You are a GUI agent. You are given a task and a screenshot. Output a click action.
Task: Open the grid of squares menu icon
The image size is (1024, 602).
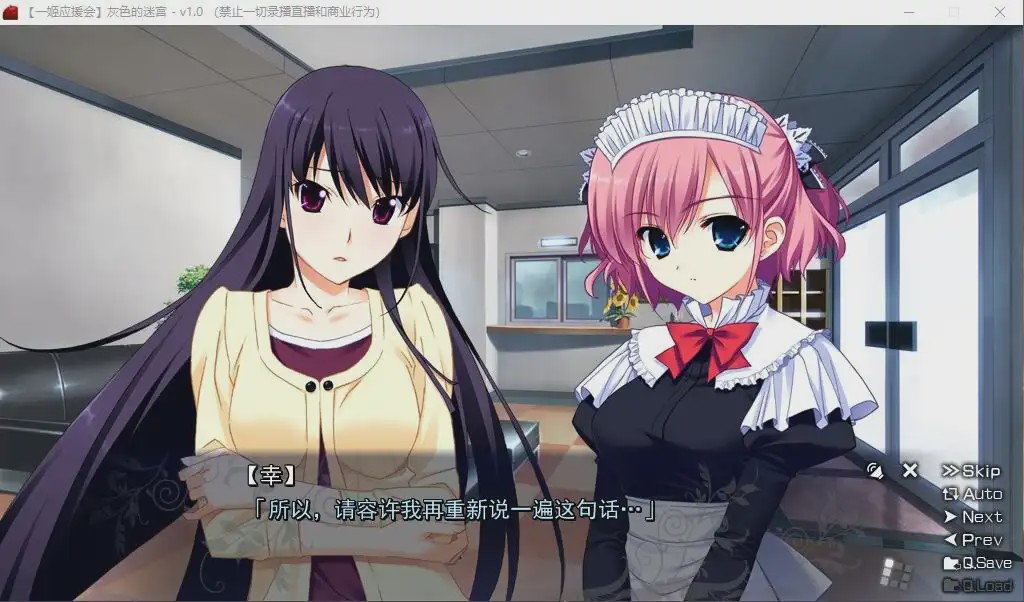(x=893, y=572)
